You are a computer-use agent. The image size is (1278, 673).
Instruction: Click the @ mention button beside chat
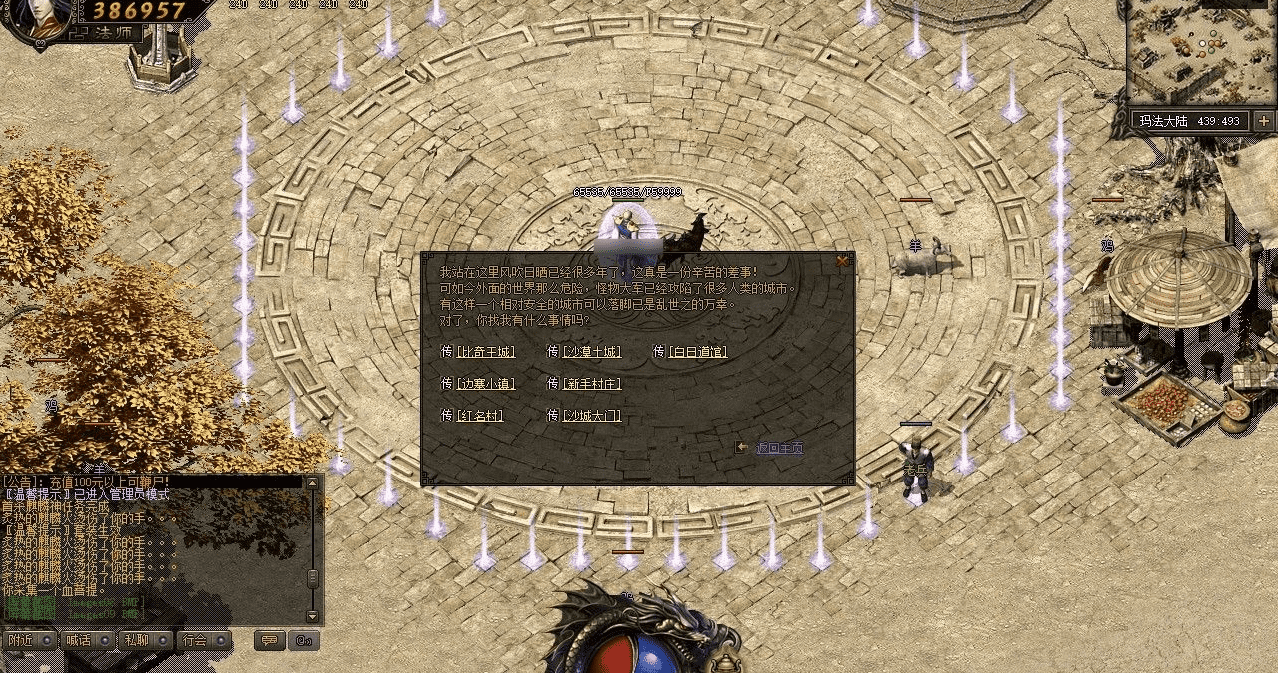pyautogui.click(x=303, y=640)
